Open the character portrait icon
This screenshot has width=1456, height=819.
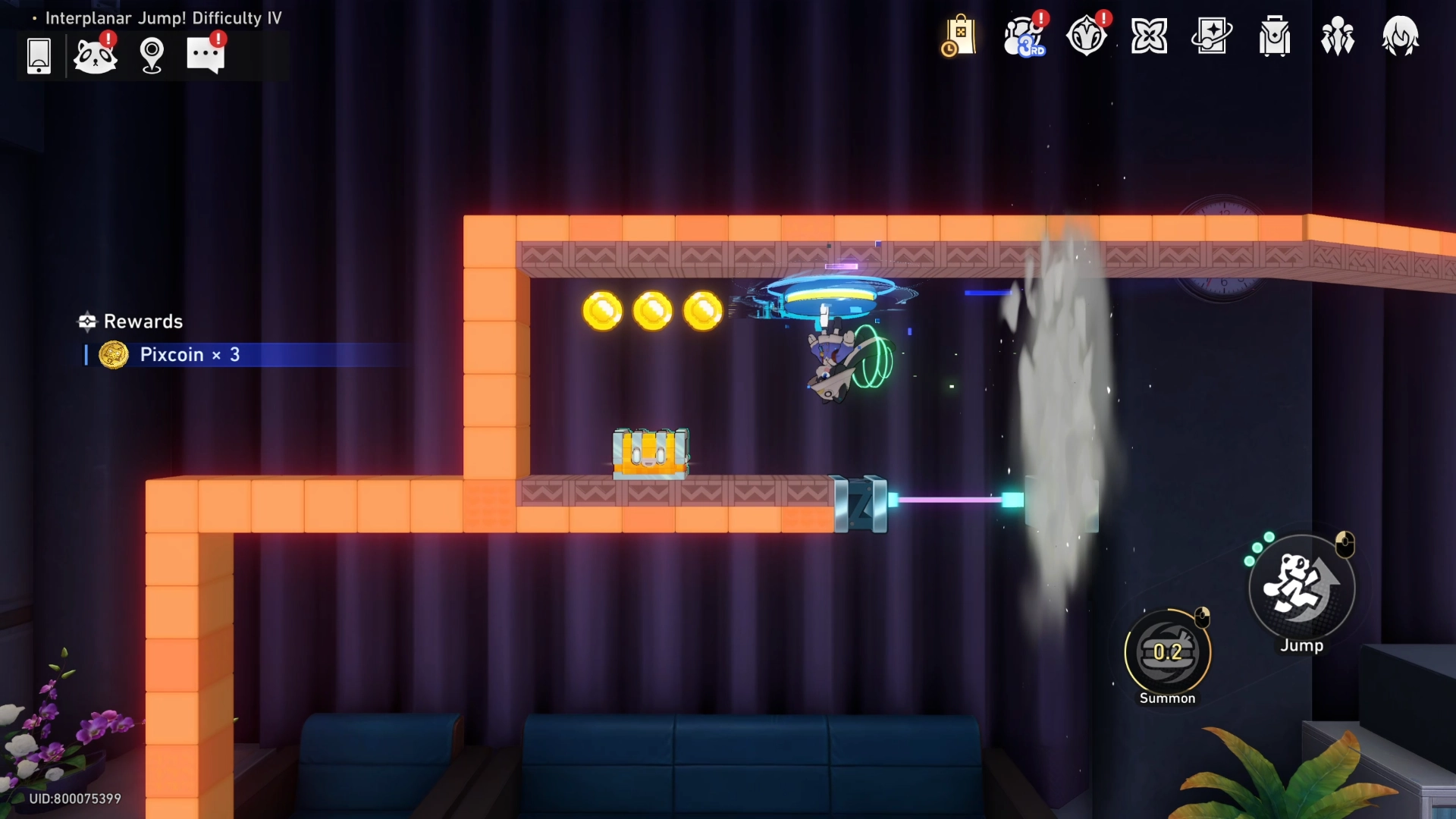pos(1400,36)
